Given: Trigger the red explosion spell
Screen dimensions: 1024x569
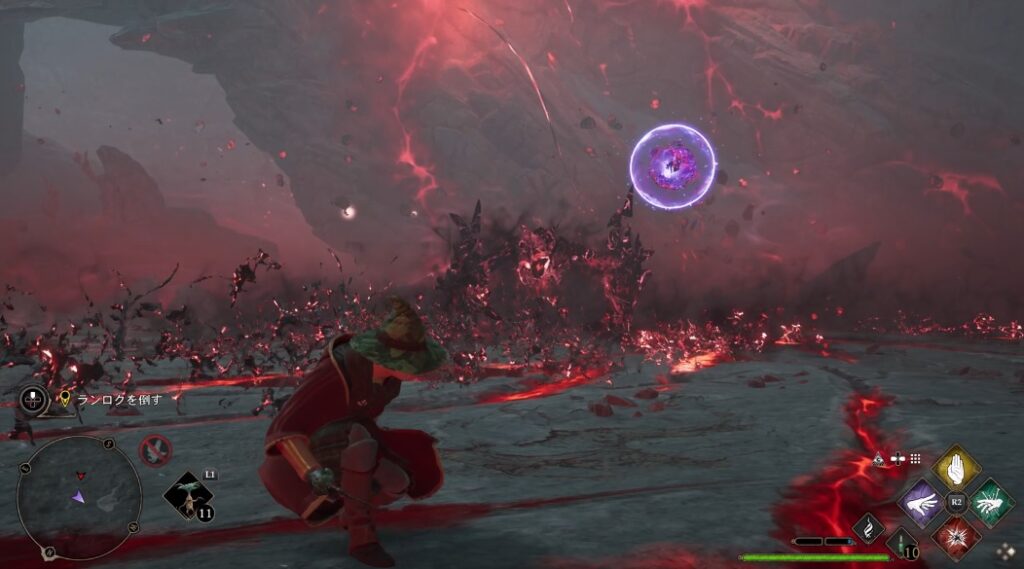Looking at the screenshot, I should click(x=957, y=536).
